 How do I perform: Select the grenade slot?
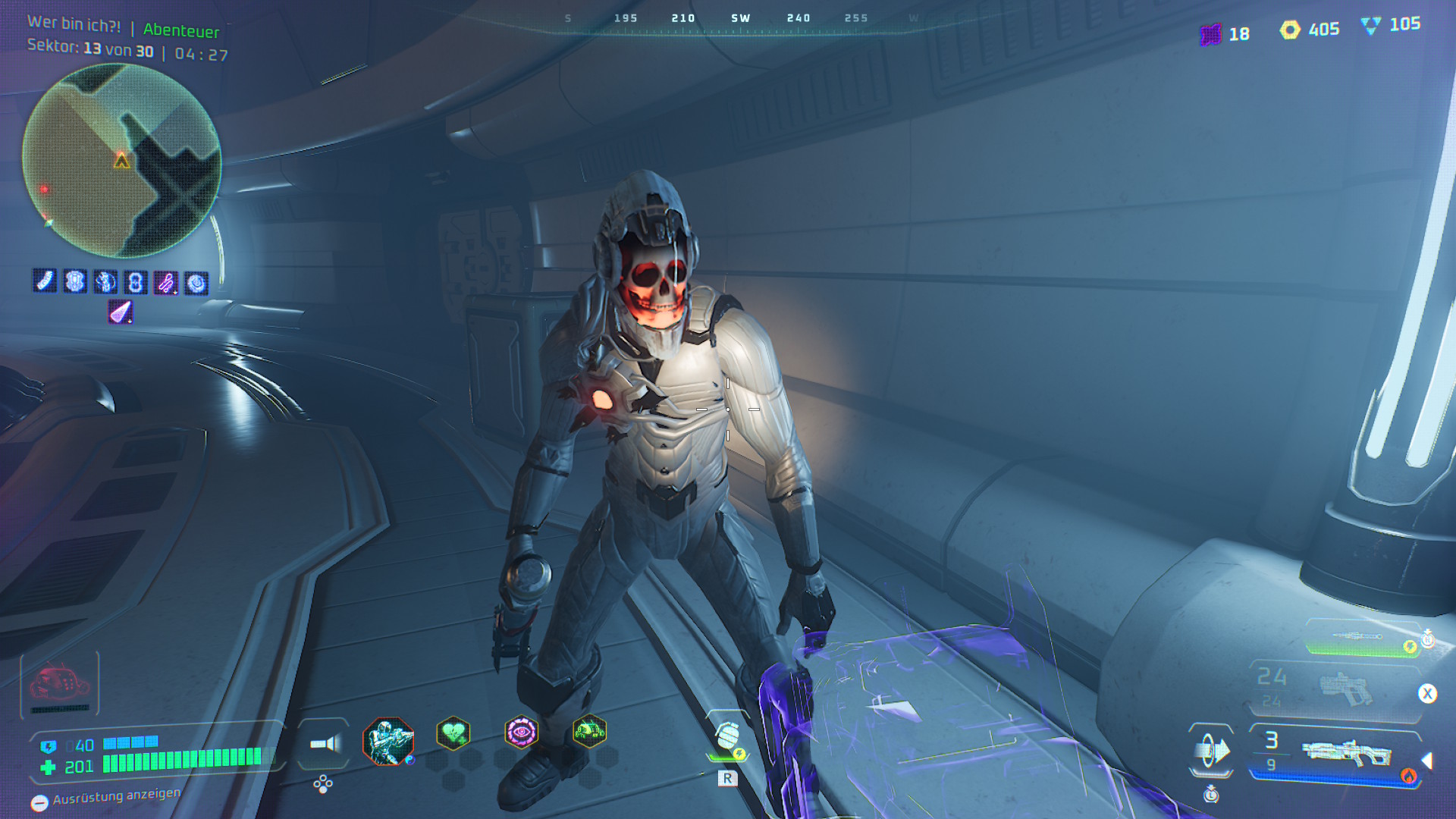point(728,737)
